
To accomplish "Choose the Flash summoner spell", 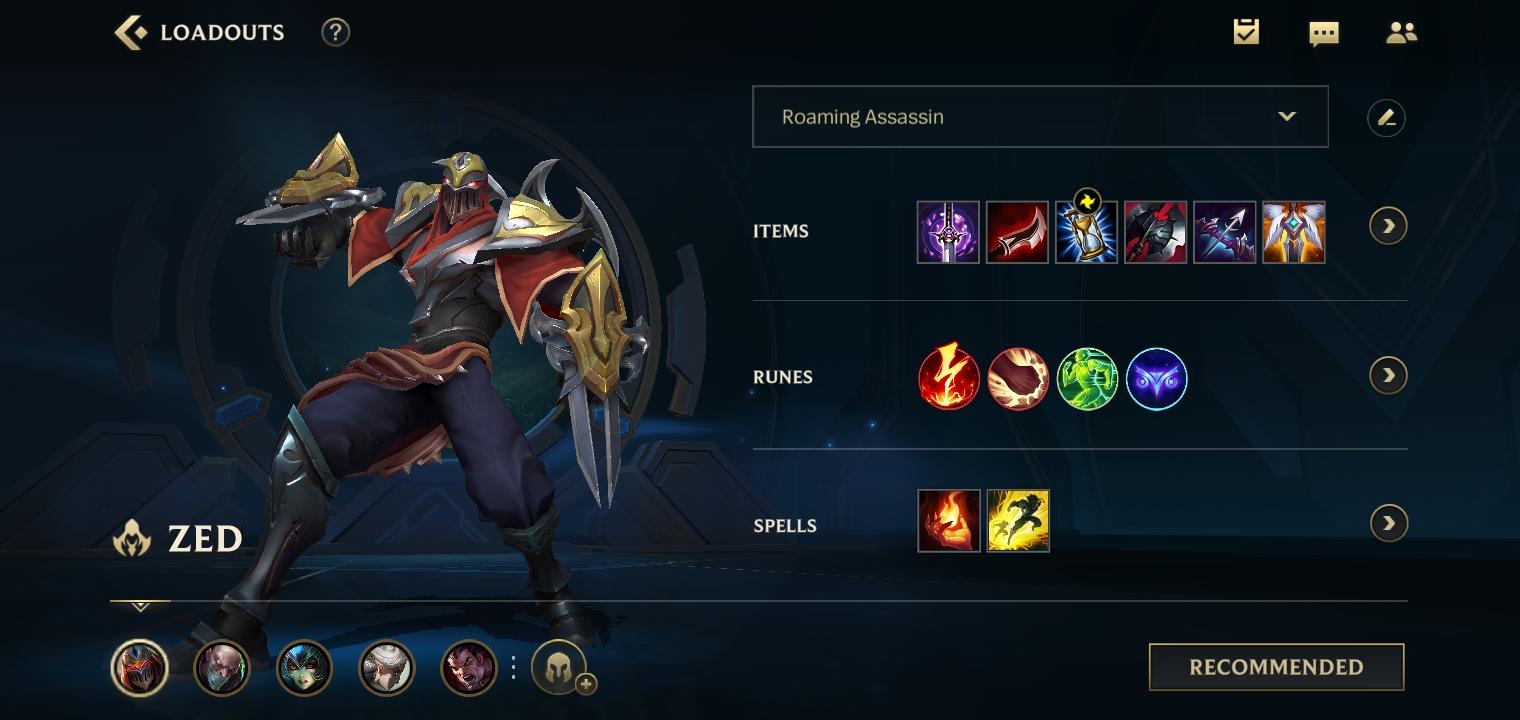I will click(x=1018, y=521).
